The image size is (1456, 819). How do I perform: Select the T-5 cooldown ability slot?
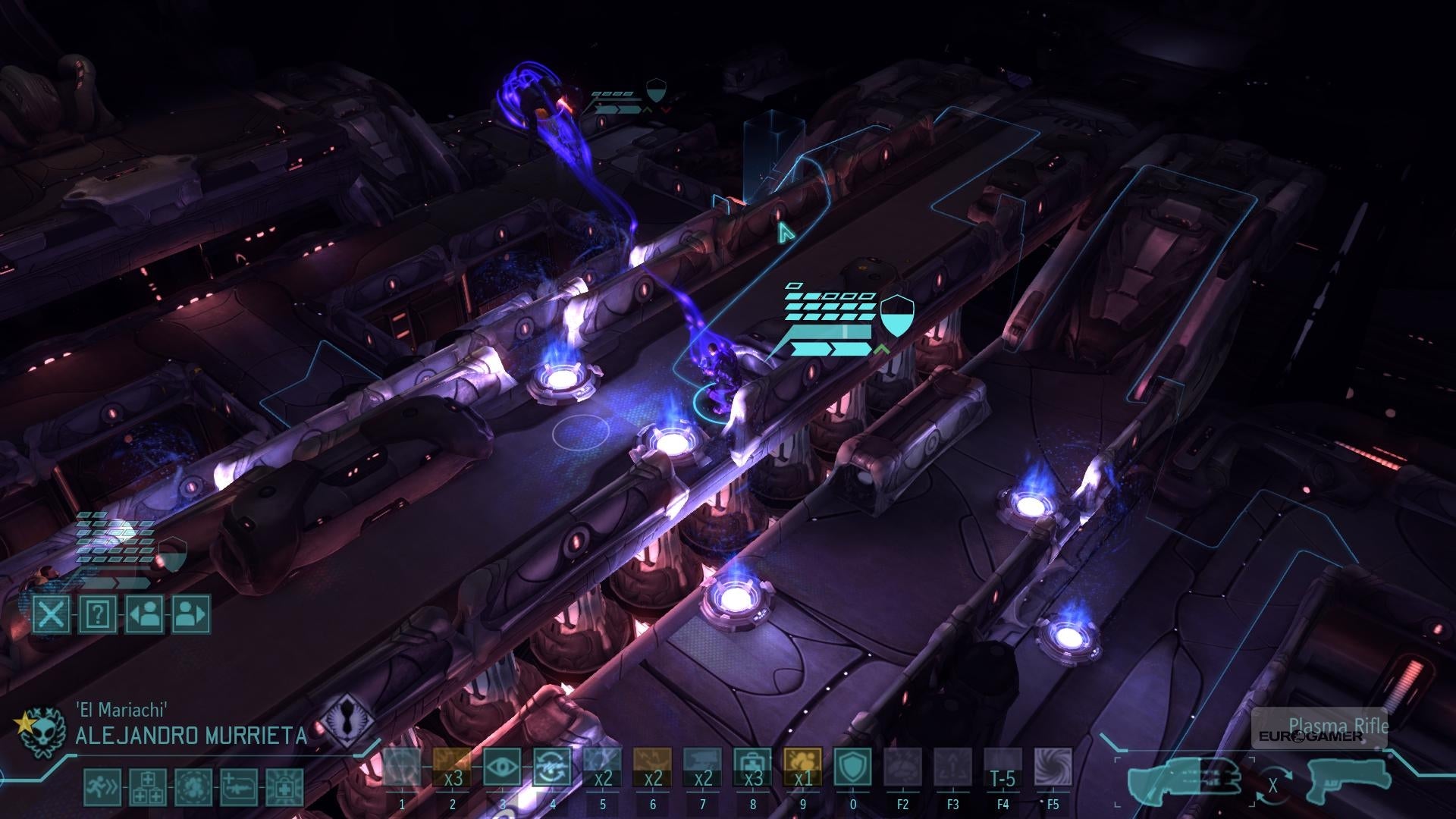click(x=1003, y=767)
